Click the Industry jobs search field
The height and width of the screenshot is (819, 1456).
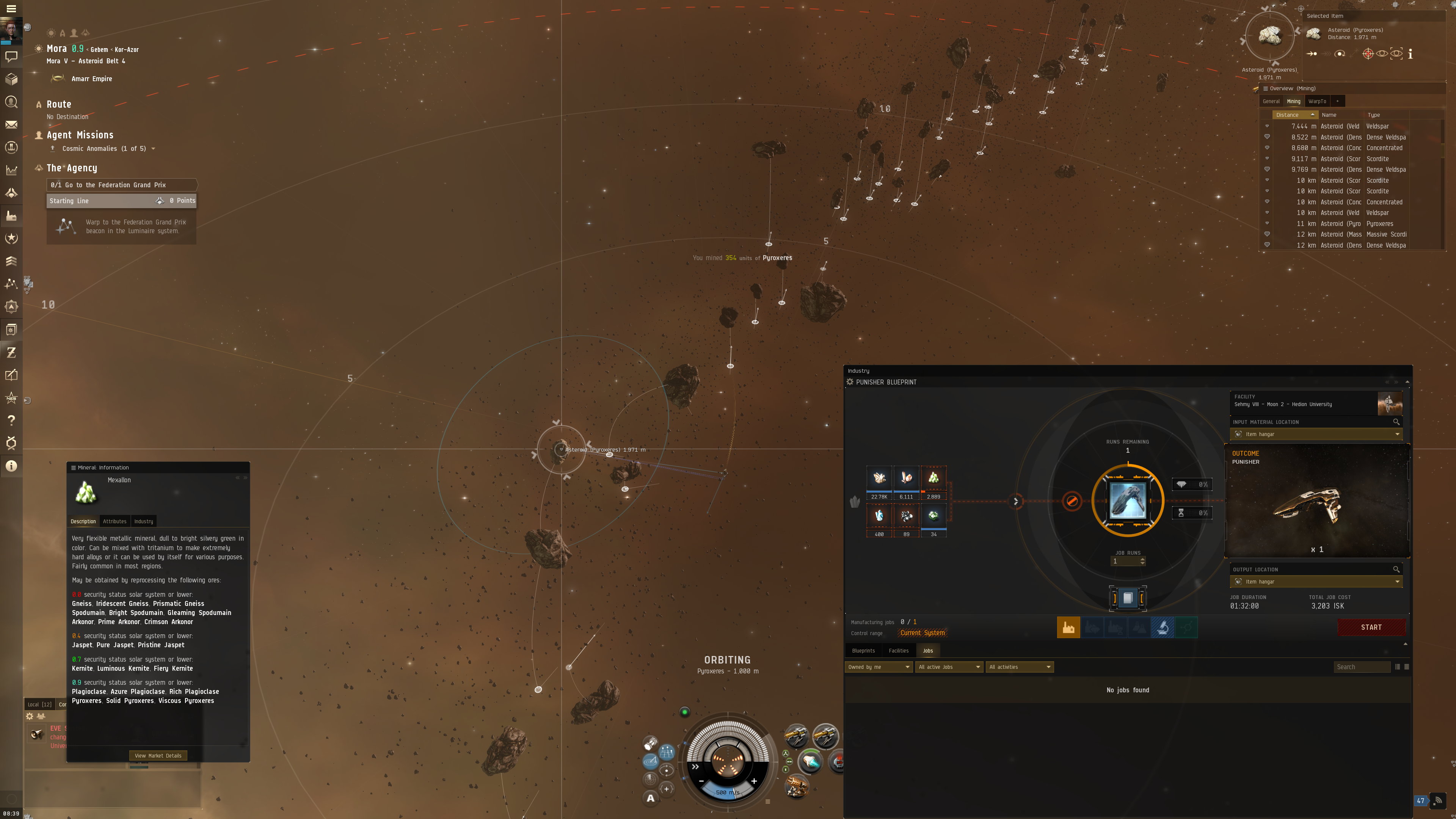point(1361,667)
